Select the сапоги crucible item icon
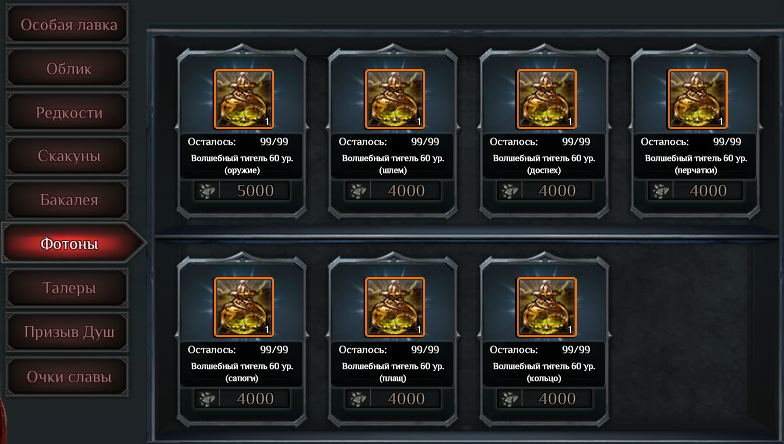This screenshot has height=444, width=784. pos(243,307)
